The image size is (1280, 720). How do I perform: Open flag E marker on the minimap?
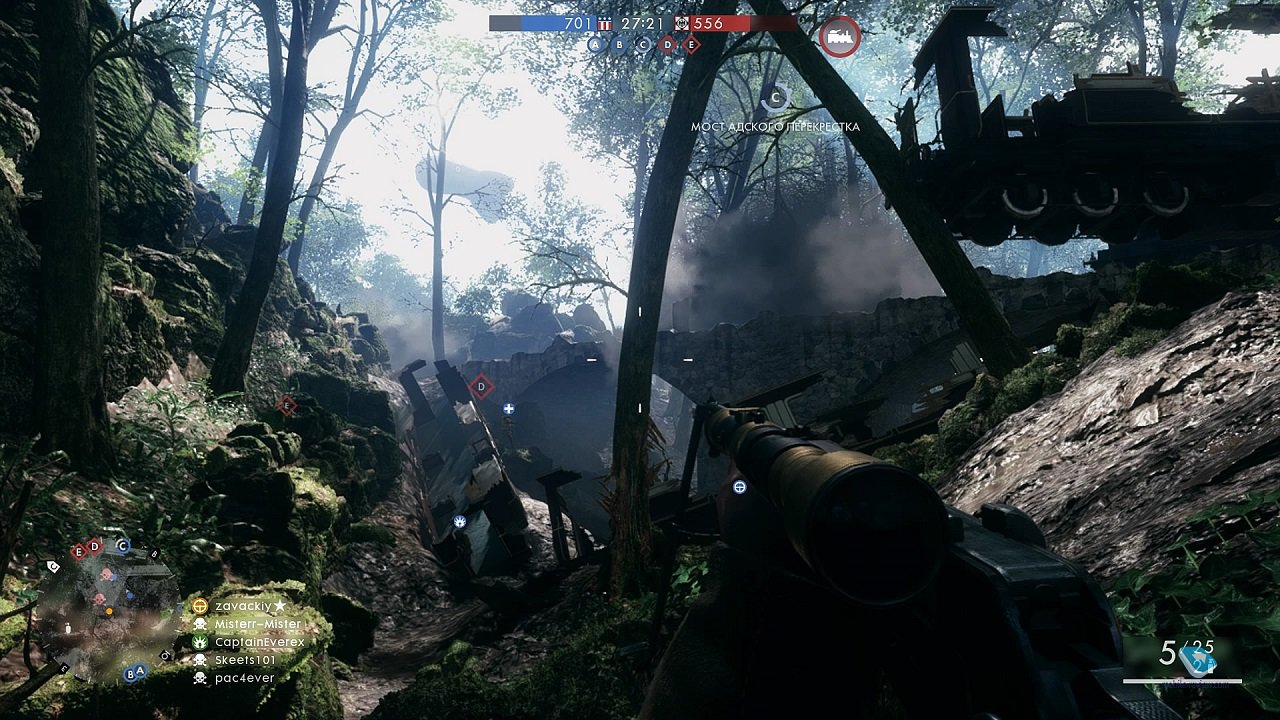(79, 553)
